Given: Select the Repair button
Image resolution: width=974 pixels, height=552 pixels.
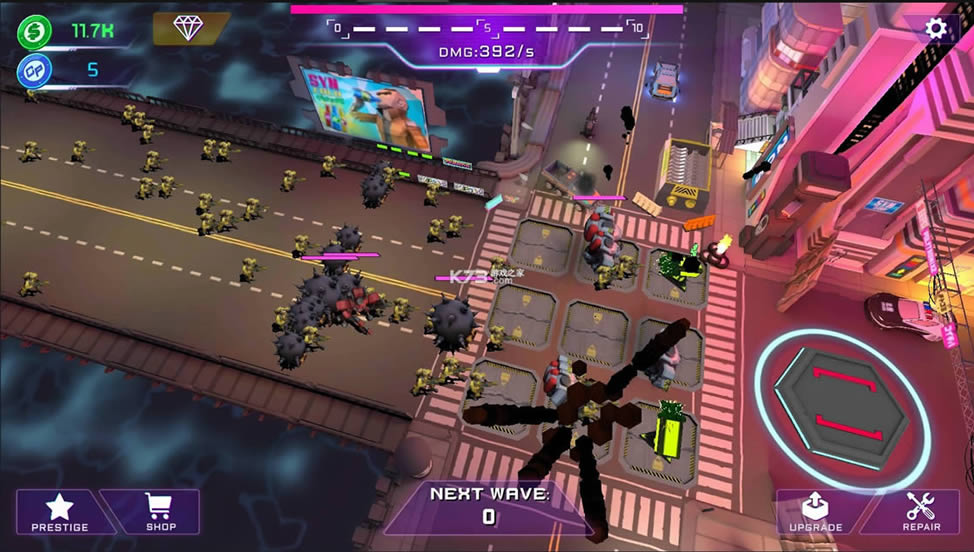Looking at the screenshot, I should 920,512.
